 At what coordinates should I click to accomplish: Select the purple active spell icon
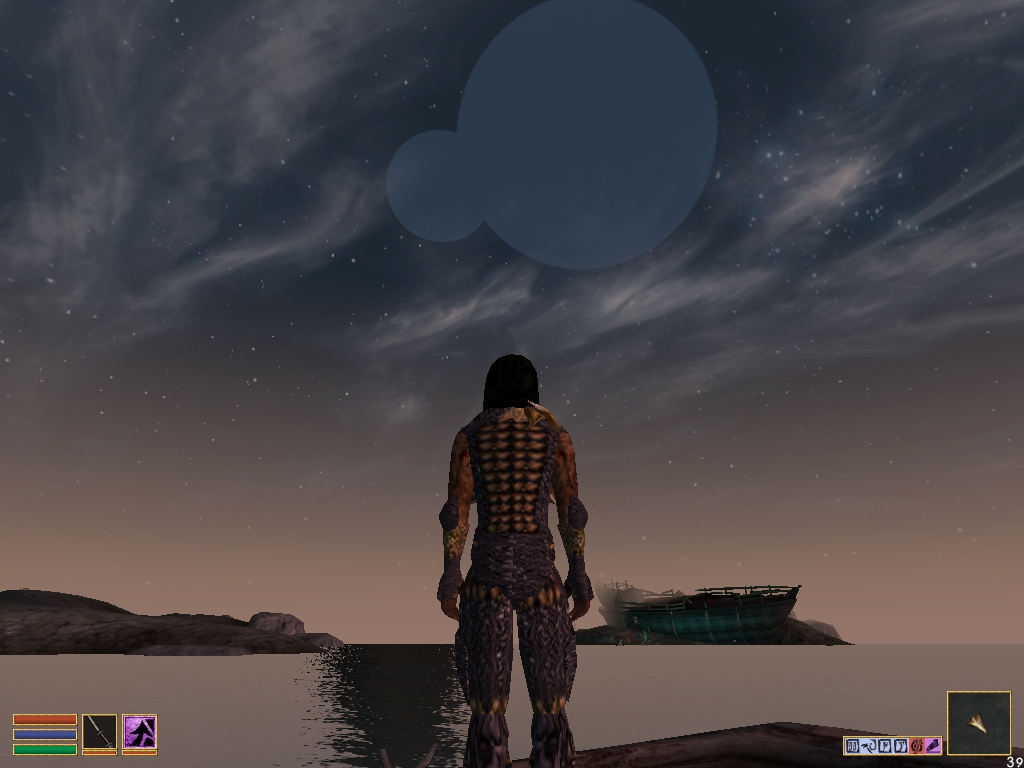click(140, 733)
